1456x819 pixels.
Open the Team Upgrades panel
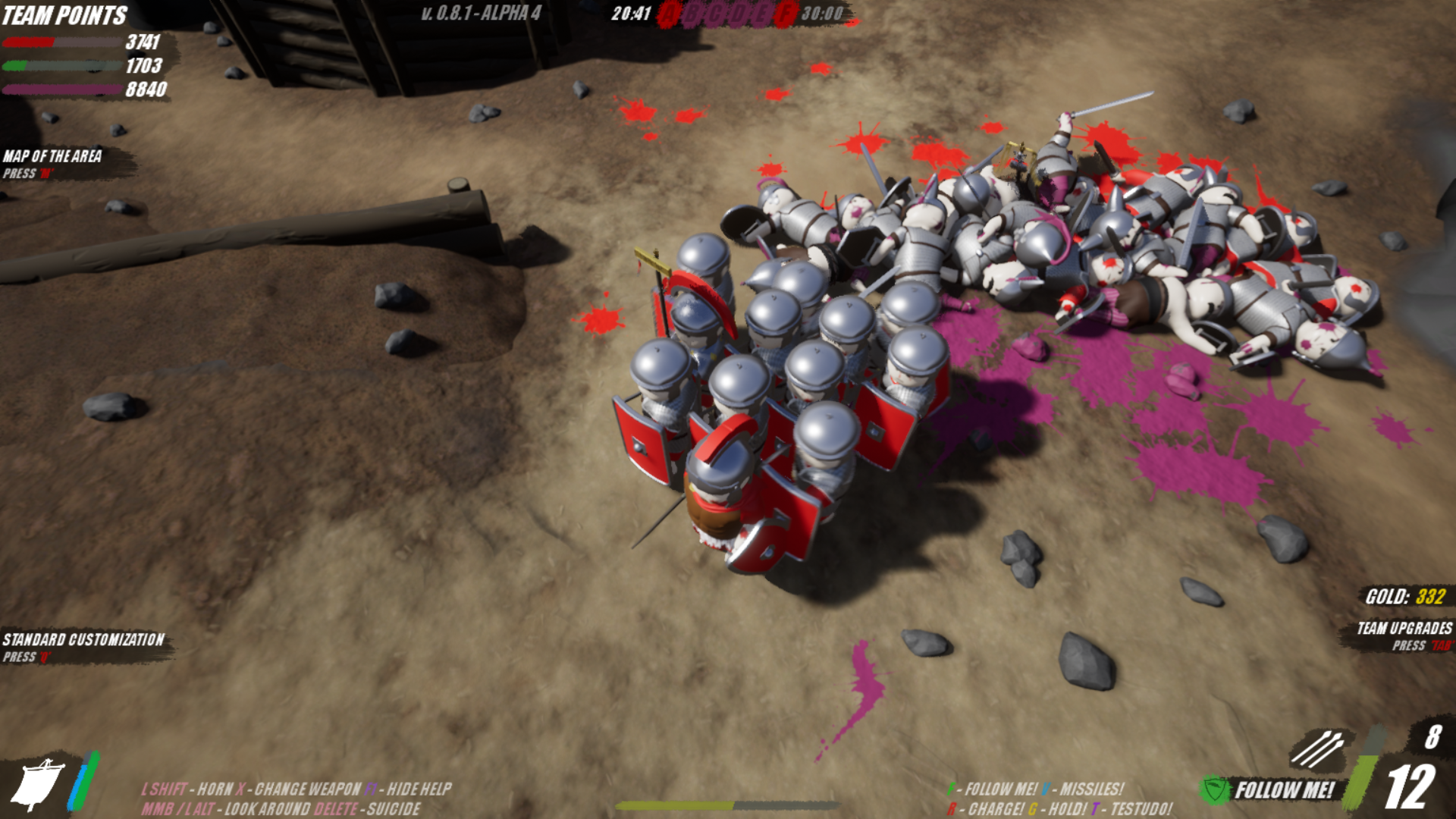1404,629
